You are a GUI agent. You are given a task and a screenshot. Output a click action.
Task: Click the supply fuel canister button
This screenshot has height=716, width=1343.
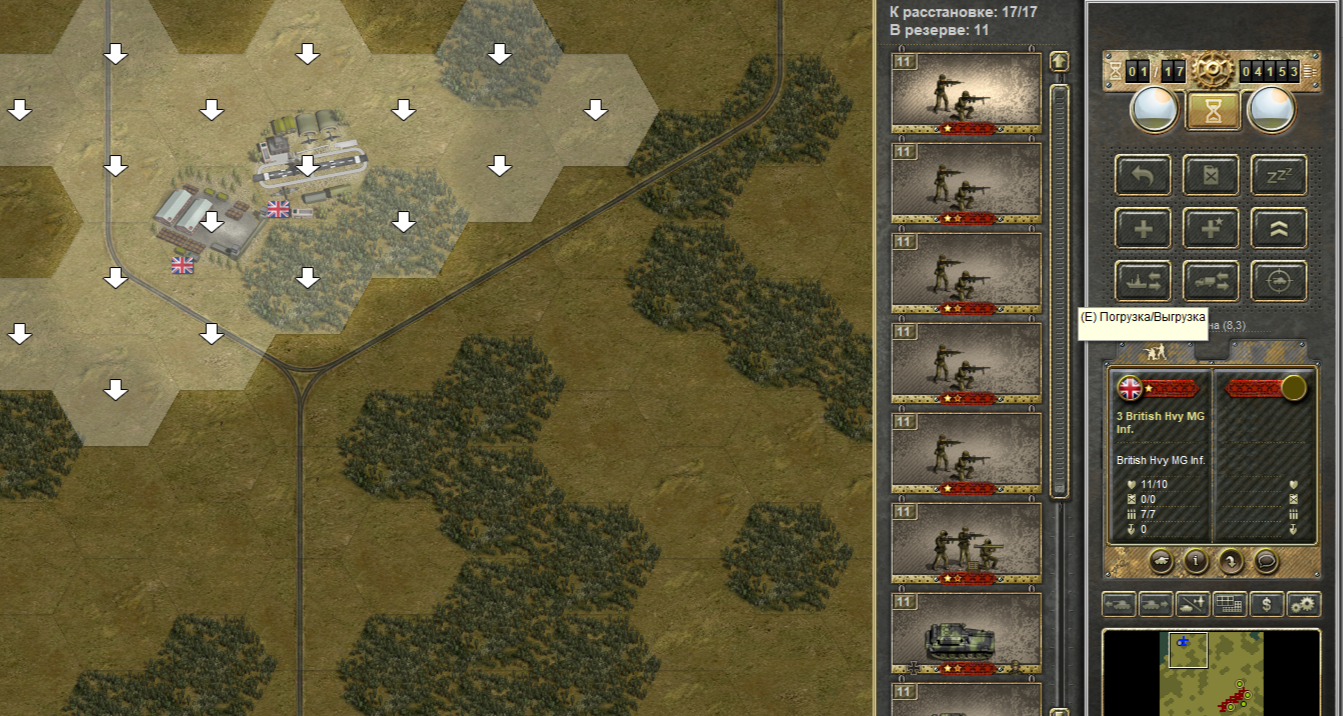[1212, 175]
